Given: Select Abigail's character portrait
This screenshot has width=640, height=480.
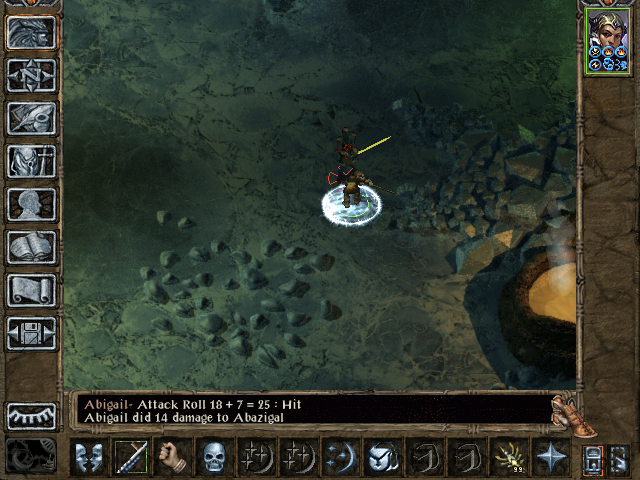Looking at the screenshot, I should click(x=608, y=40).
